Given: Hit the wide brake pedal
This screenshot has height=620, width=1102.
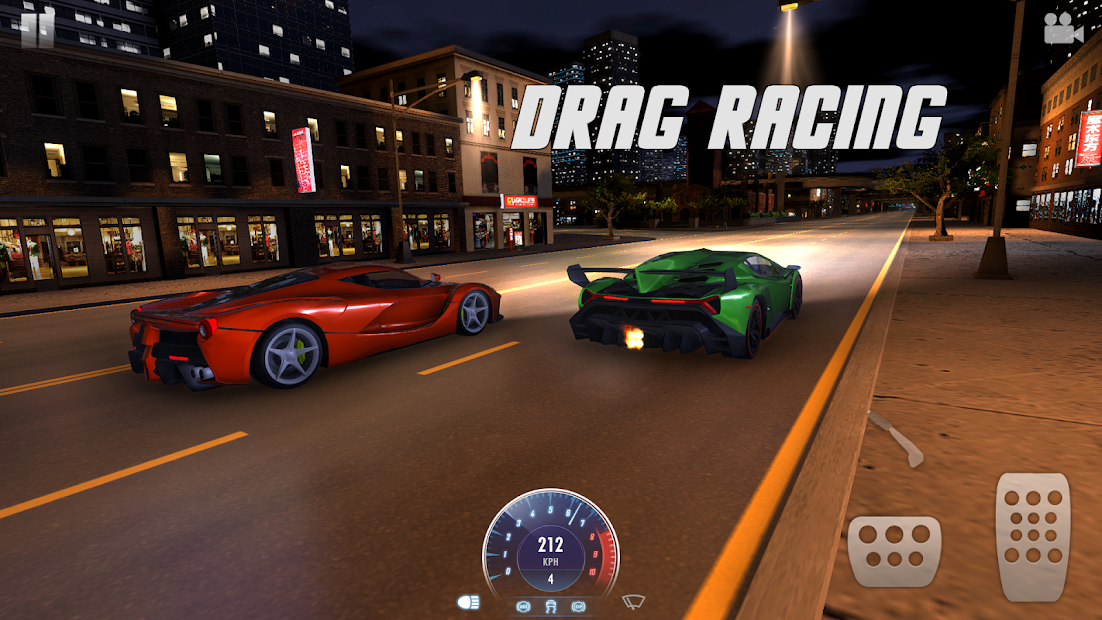Looking at the screenshot, I should 894,550.
